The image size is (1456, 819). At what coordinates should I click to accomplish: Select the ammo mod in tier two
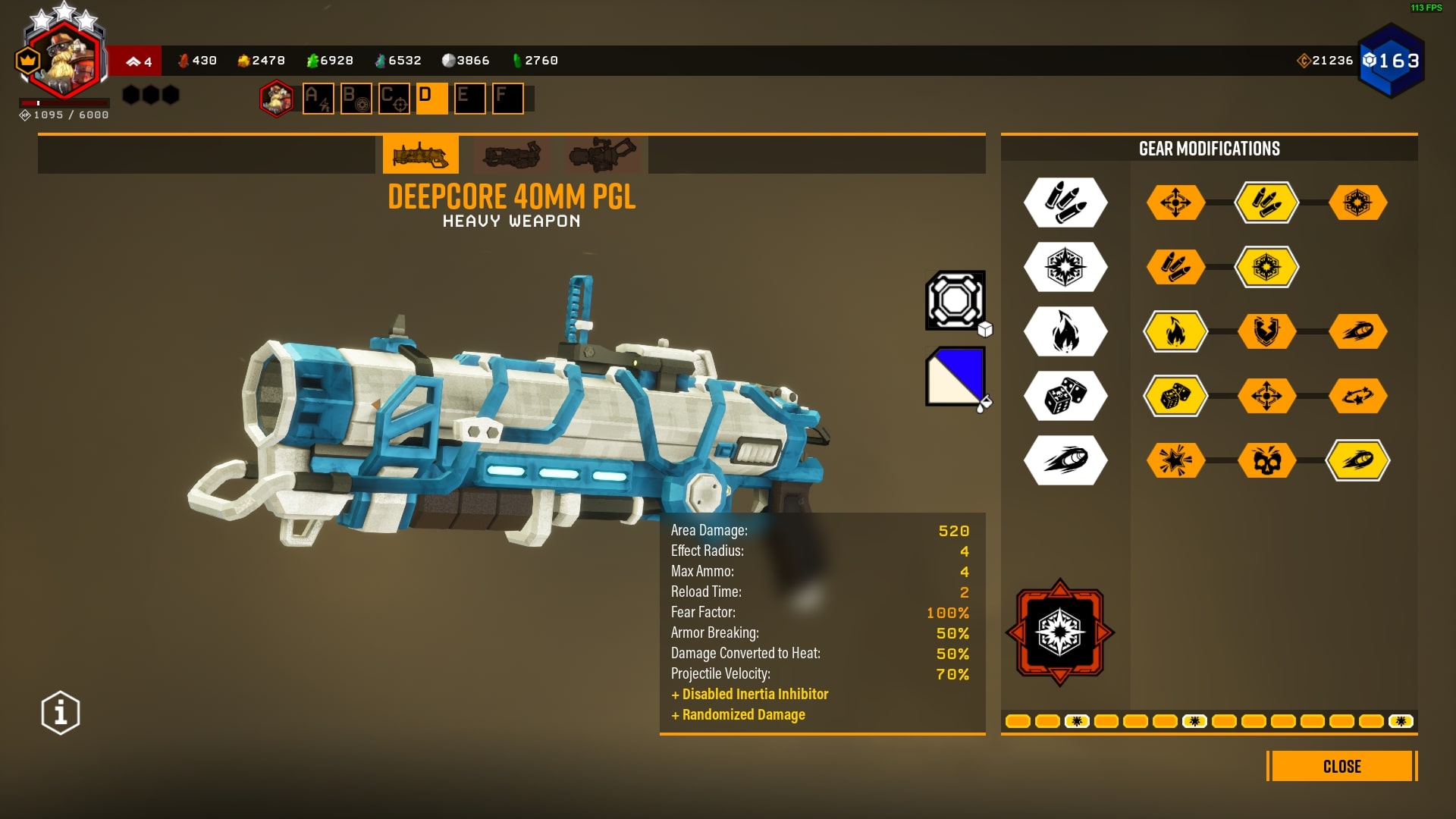click(1175, 267)
